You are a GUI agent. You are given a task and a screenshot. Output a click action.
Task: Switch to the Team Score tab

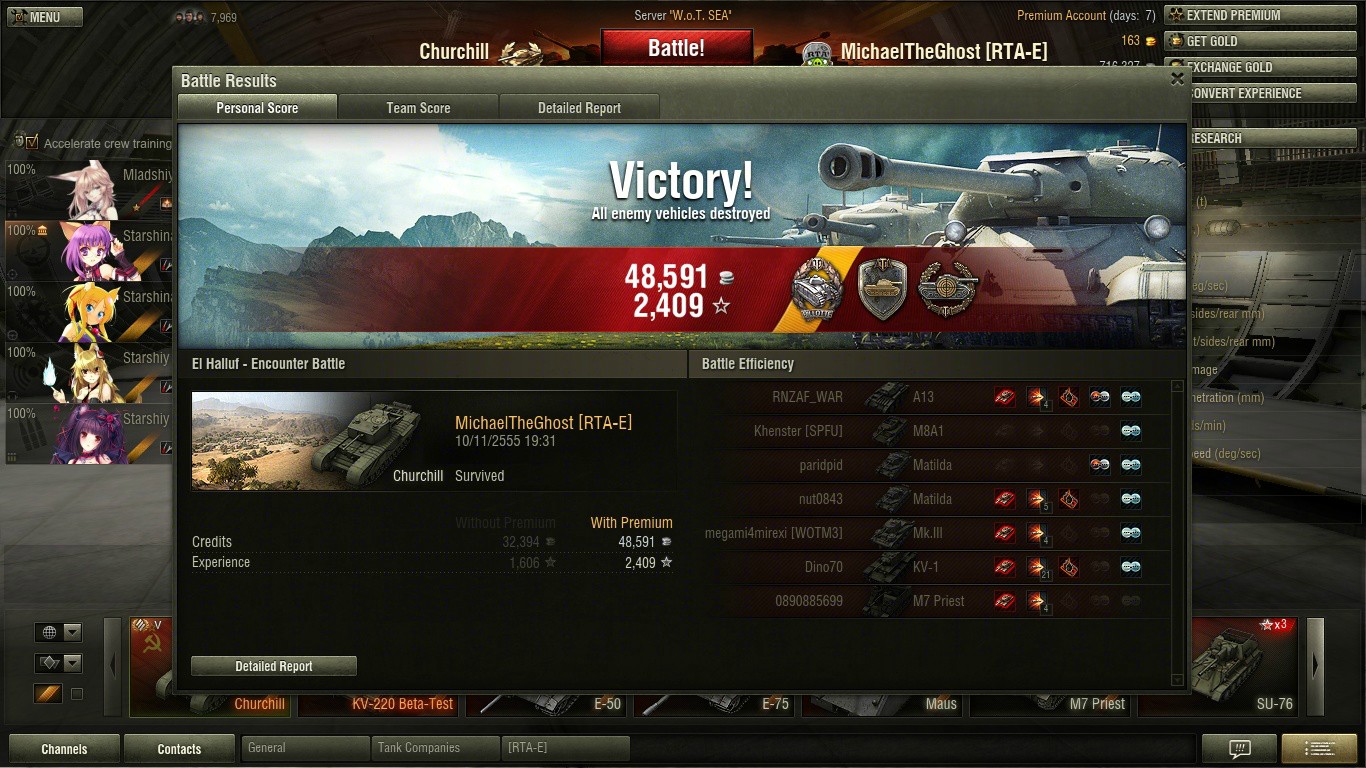pos(418,108)
